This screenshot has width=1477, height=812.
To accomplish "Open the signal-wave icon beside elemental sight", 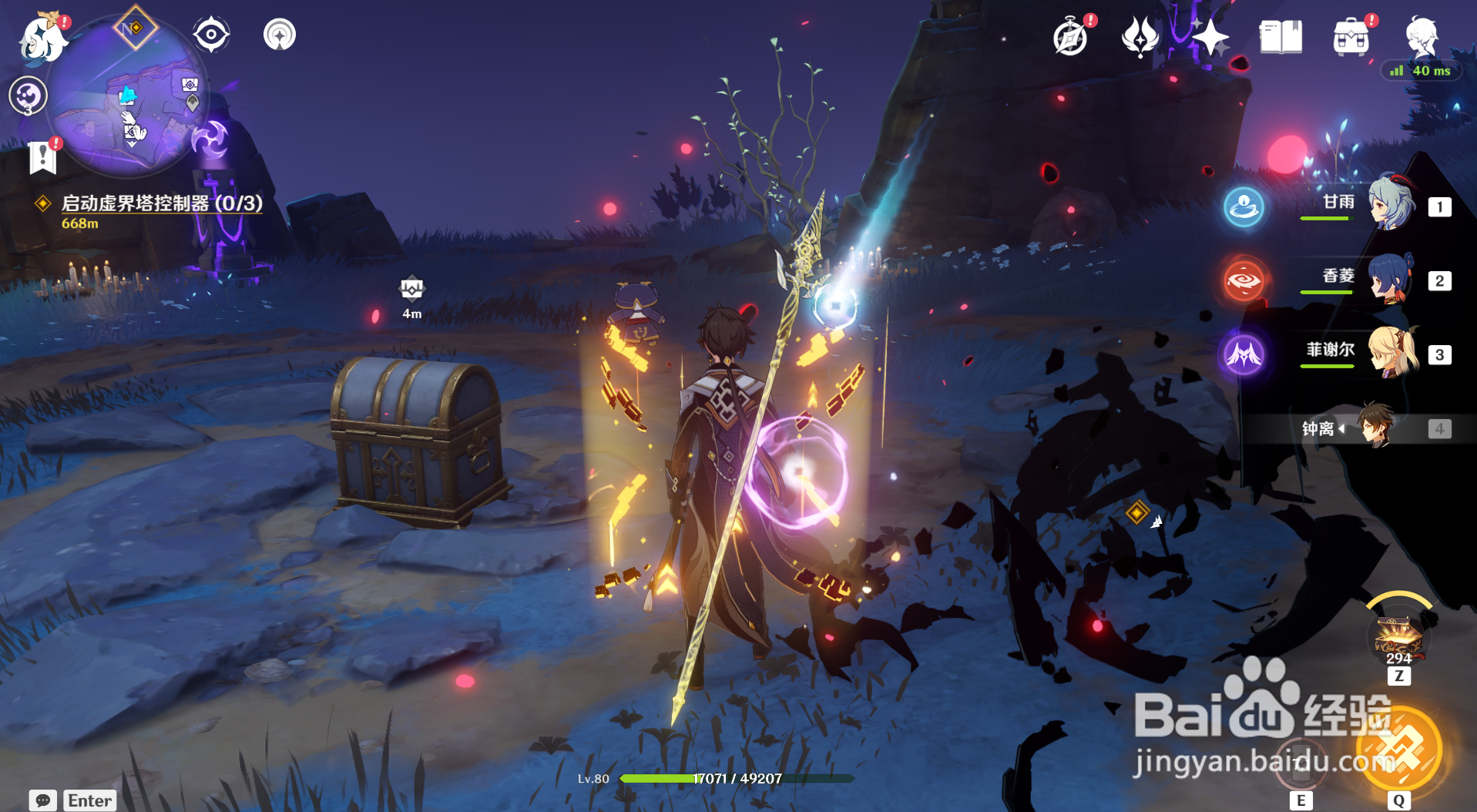I will pos(279,35).
